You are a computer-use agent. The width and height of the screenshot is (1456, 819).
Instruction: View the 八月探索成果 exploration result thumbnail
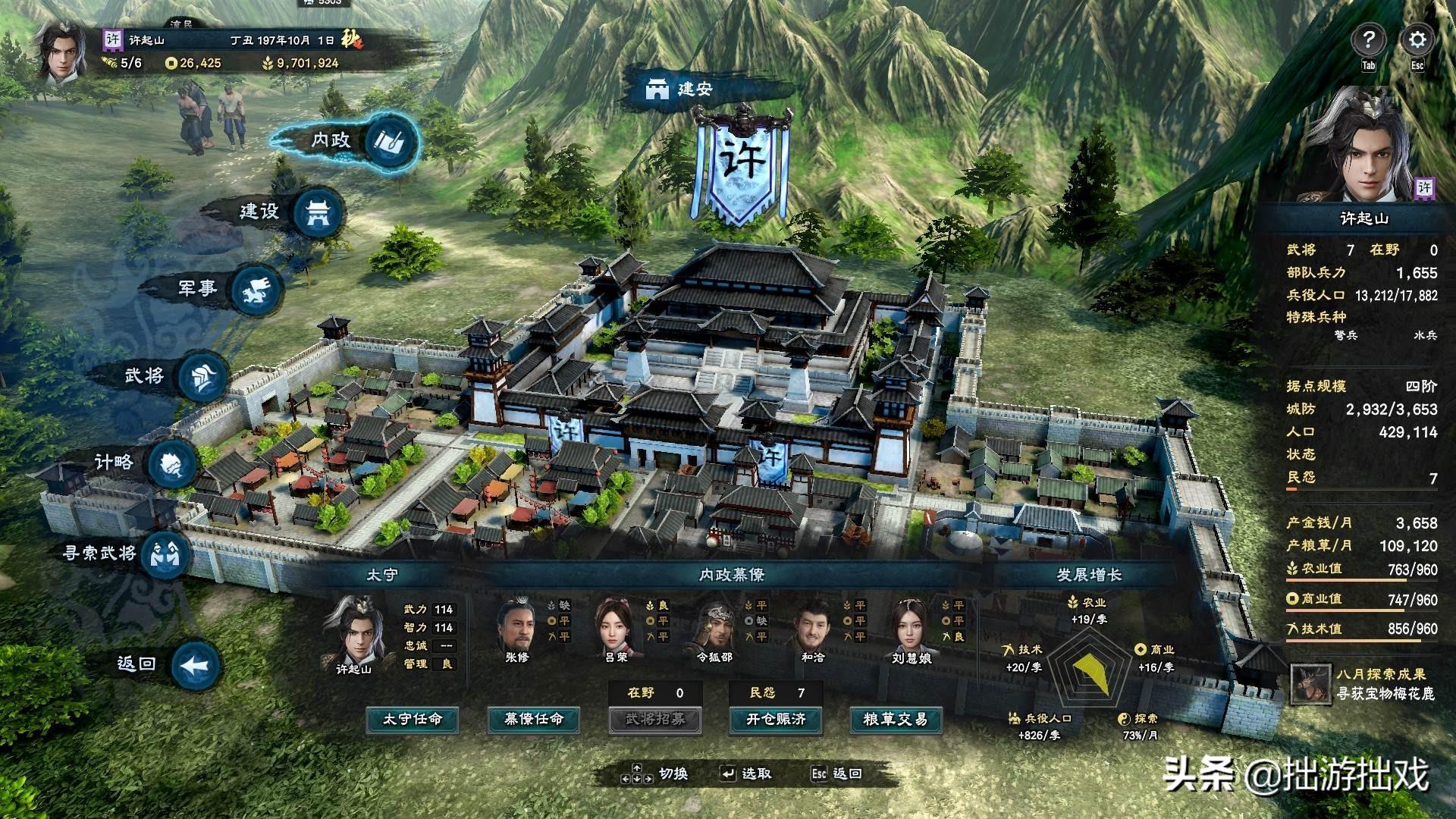(1310, 683)
